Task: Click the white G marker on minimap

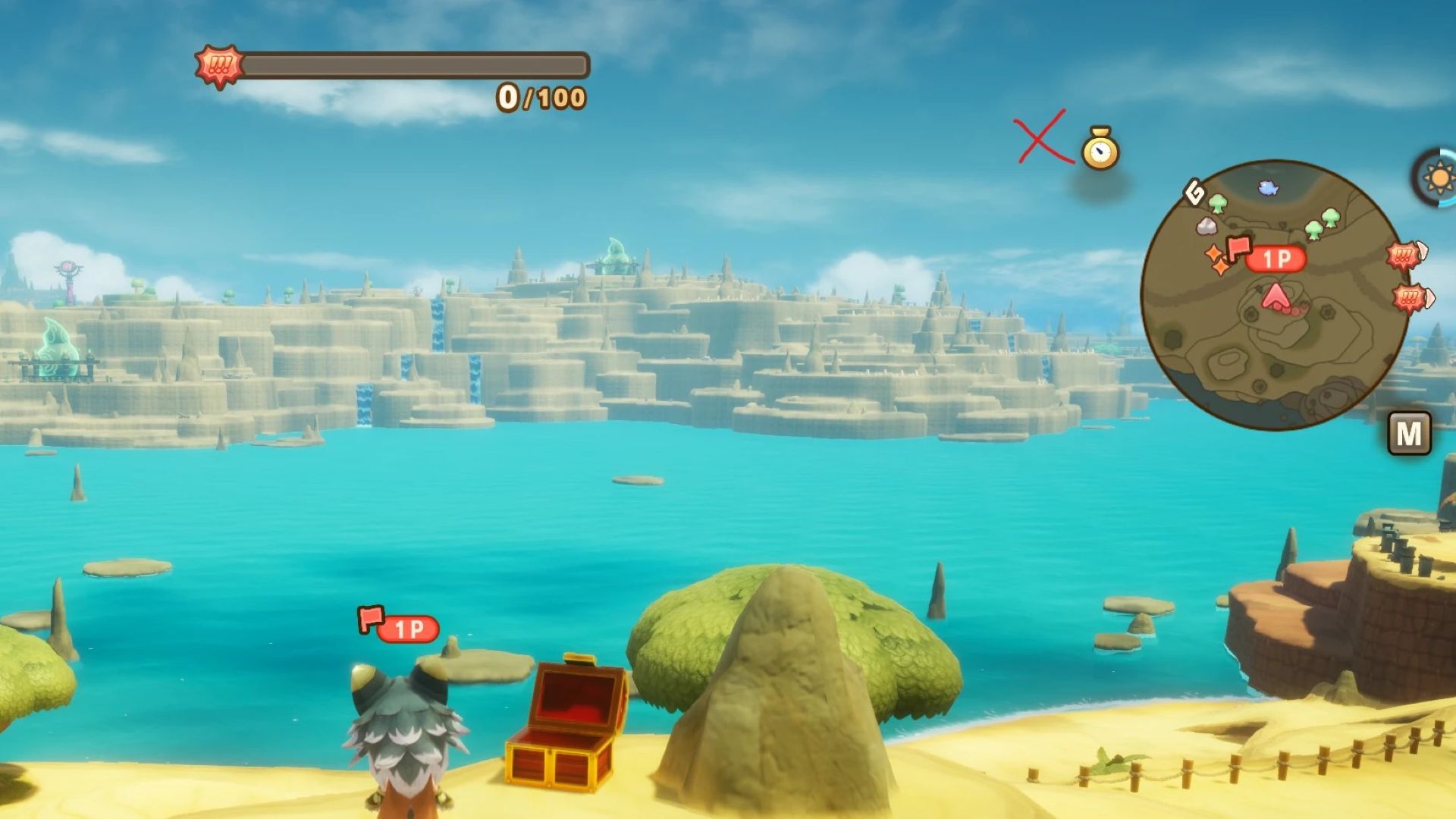Action: point(1194,193)
